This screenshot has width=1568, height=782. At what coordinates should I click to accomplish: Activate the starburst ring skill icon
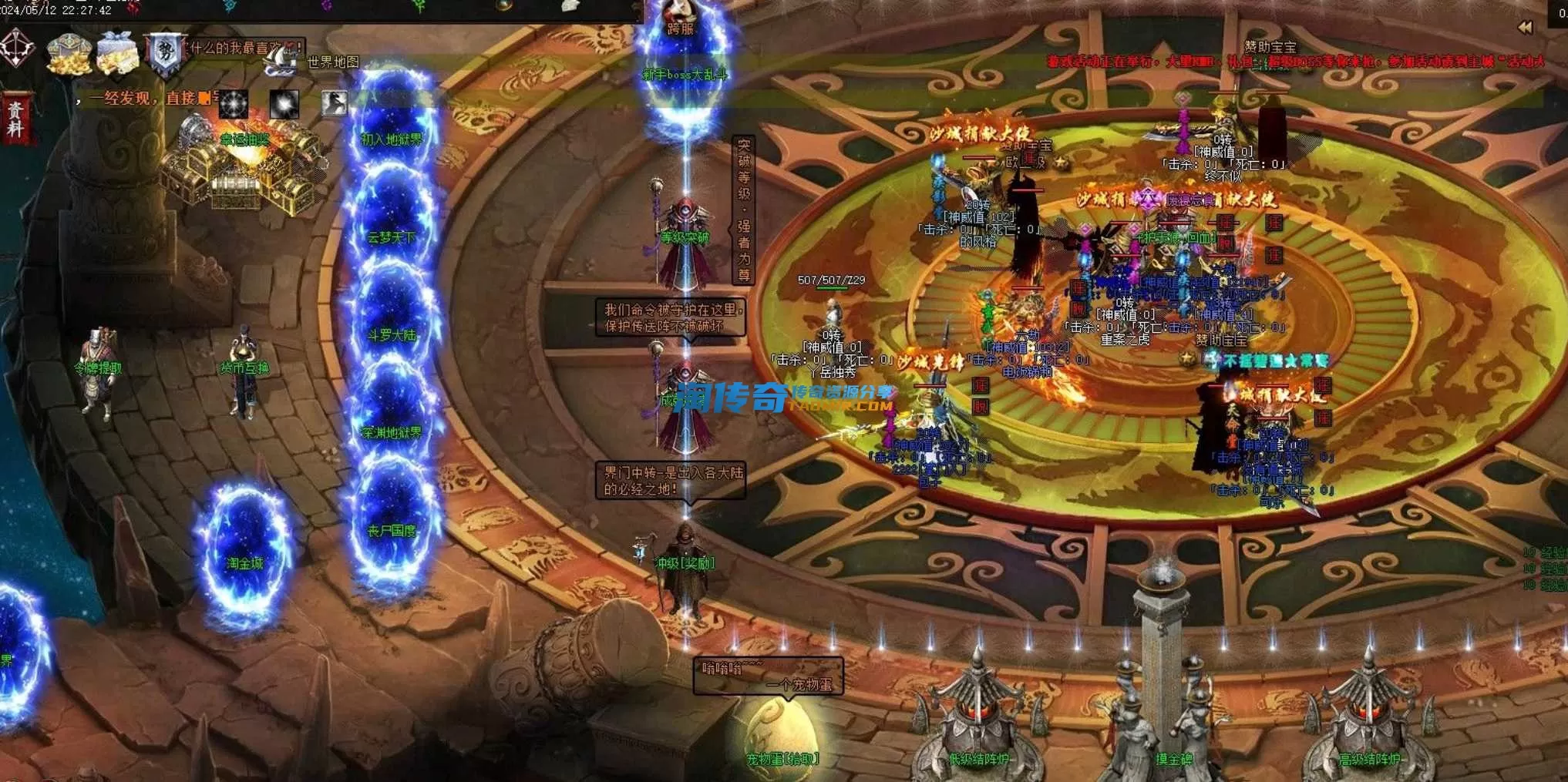point(233,103)
